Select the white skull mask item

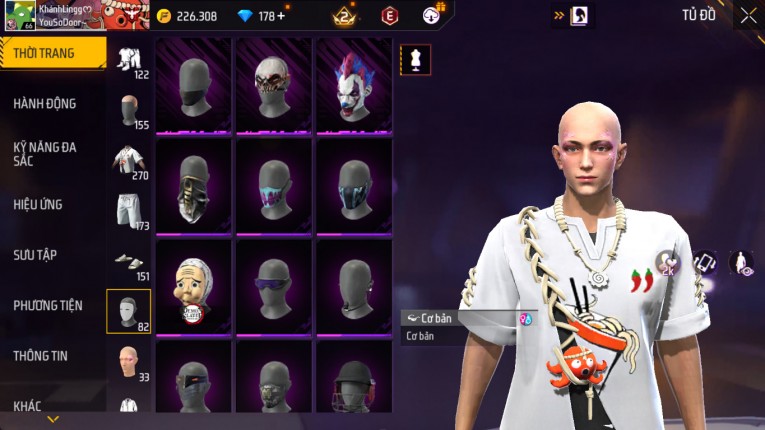(273, 86)
